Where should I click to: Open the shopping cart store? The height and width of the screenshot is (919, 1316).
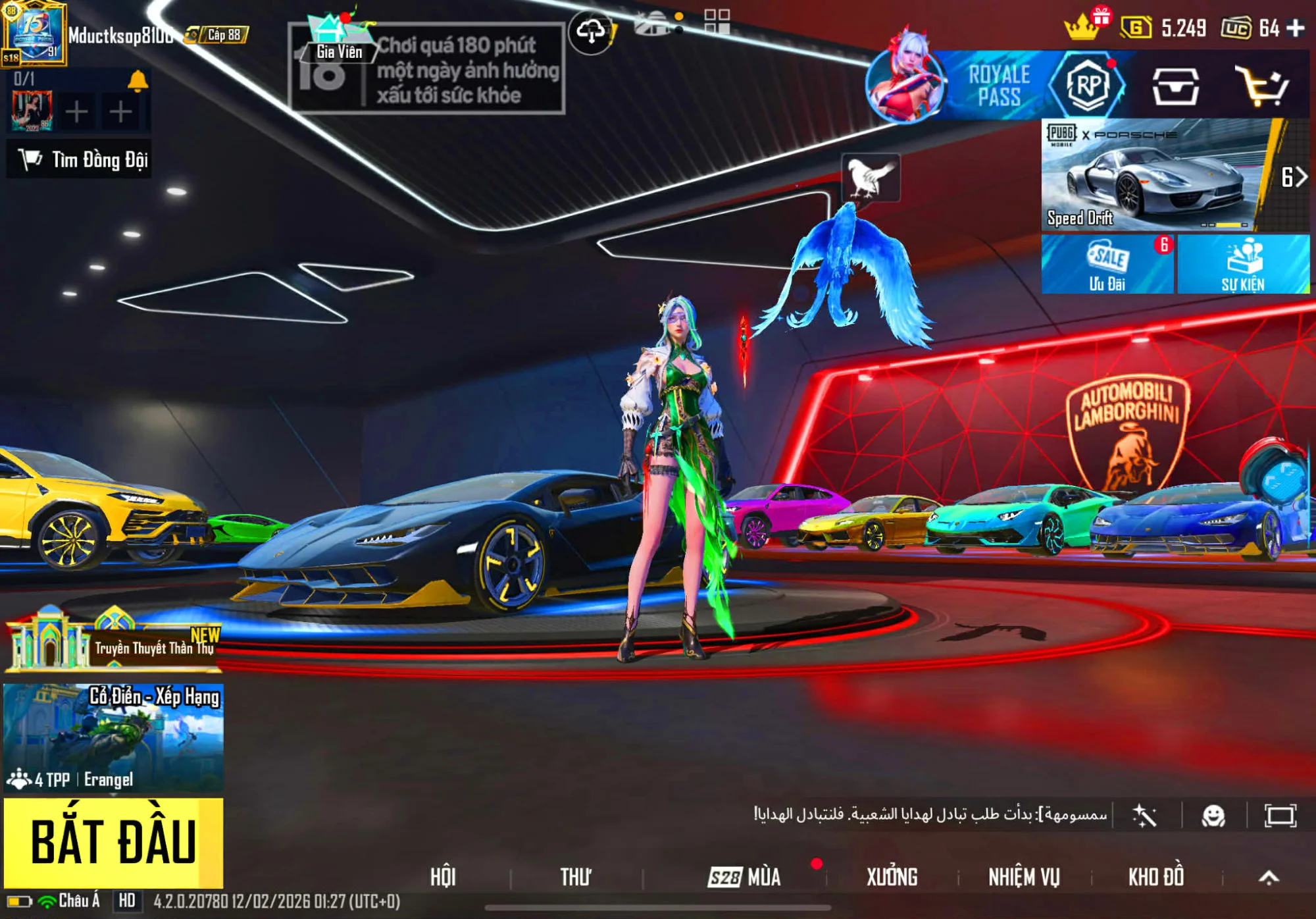click(1262, 86)
